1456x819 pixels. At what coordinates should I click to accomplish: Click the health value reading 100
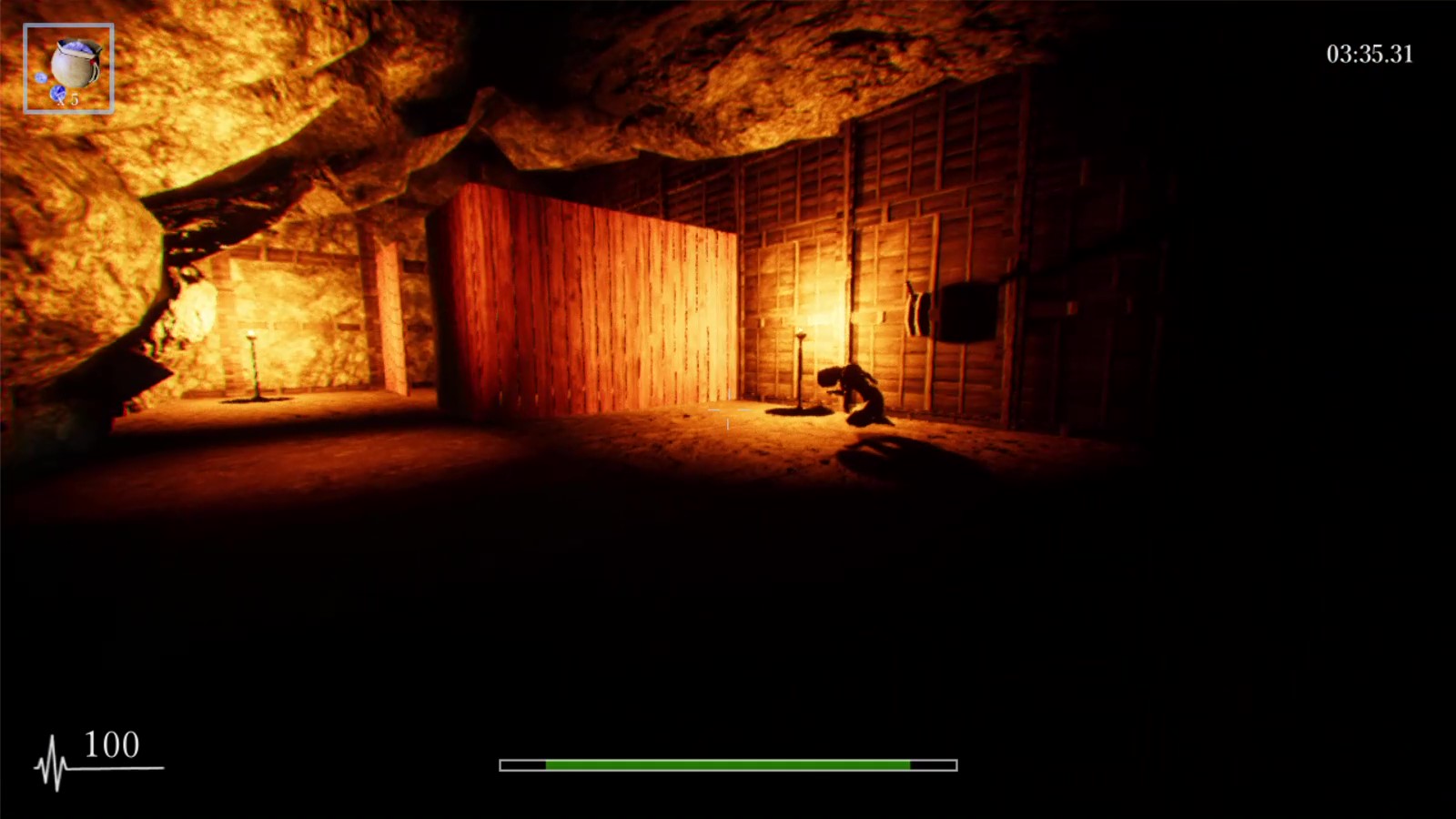(109, 746)
